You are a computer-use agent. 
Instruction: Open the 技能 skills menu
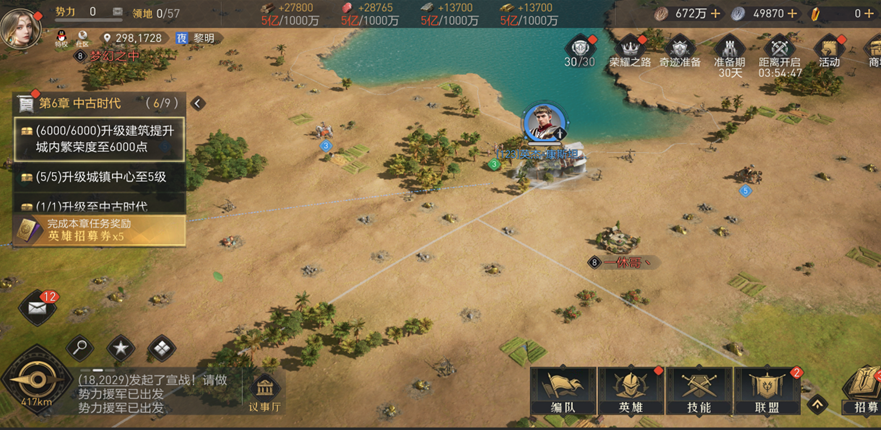coord(699,391)
